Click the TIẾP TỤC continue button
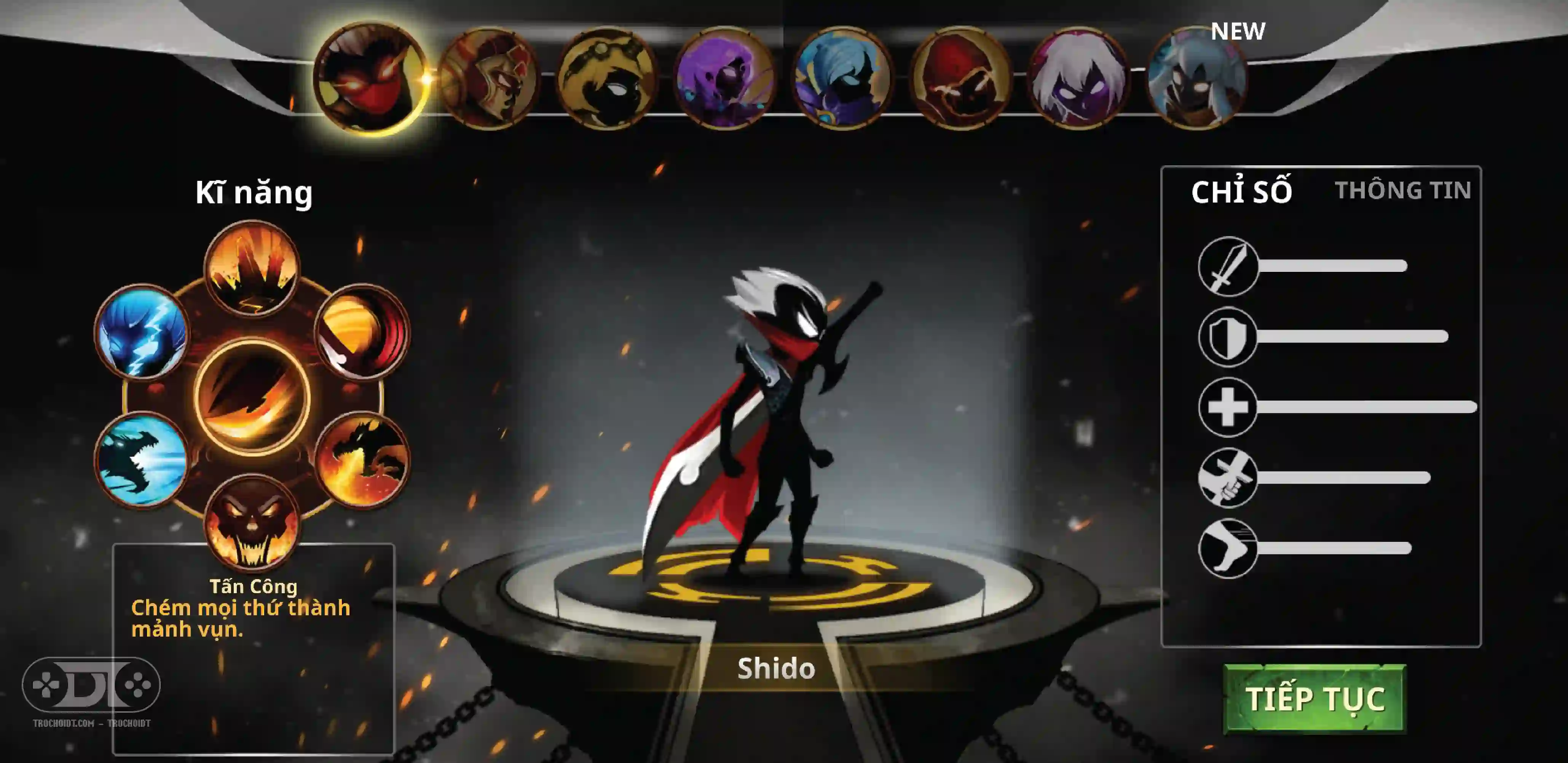Screen dimensions: 1568x763 (x=1314, y=698)
